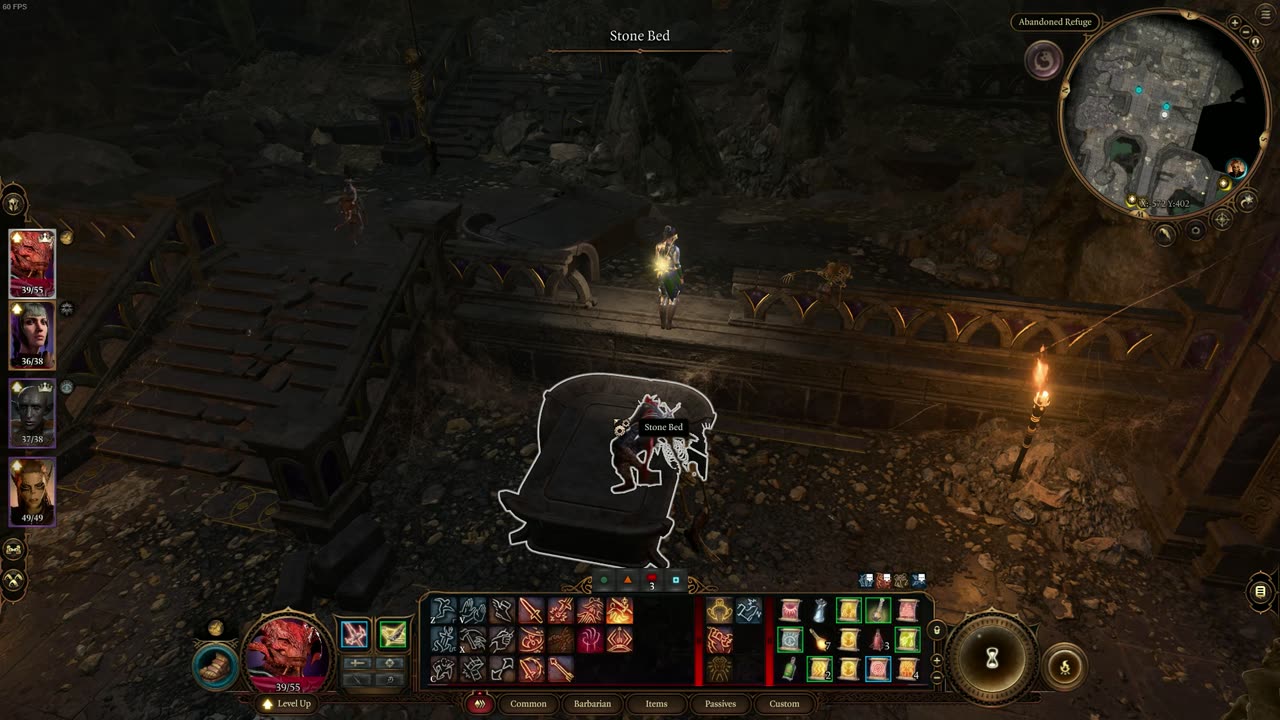Open the Barbarian actions tab

(x=592, y=704)
